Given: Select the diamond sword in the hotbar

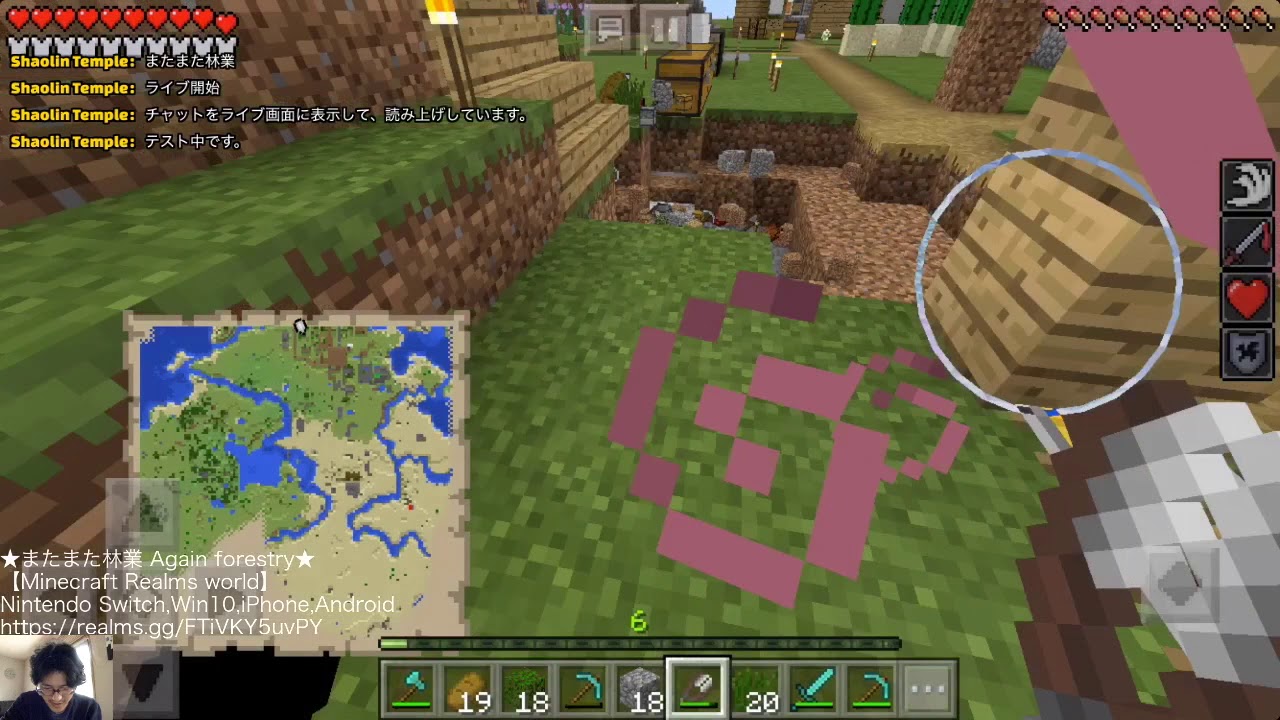Looking at the screenshot, I should click(814, 687).
